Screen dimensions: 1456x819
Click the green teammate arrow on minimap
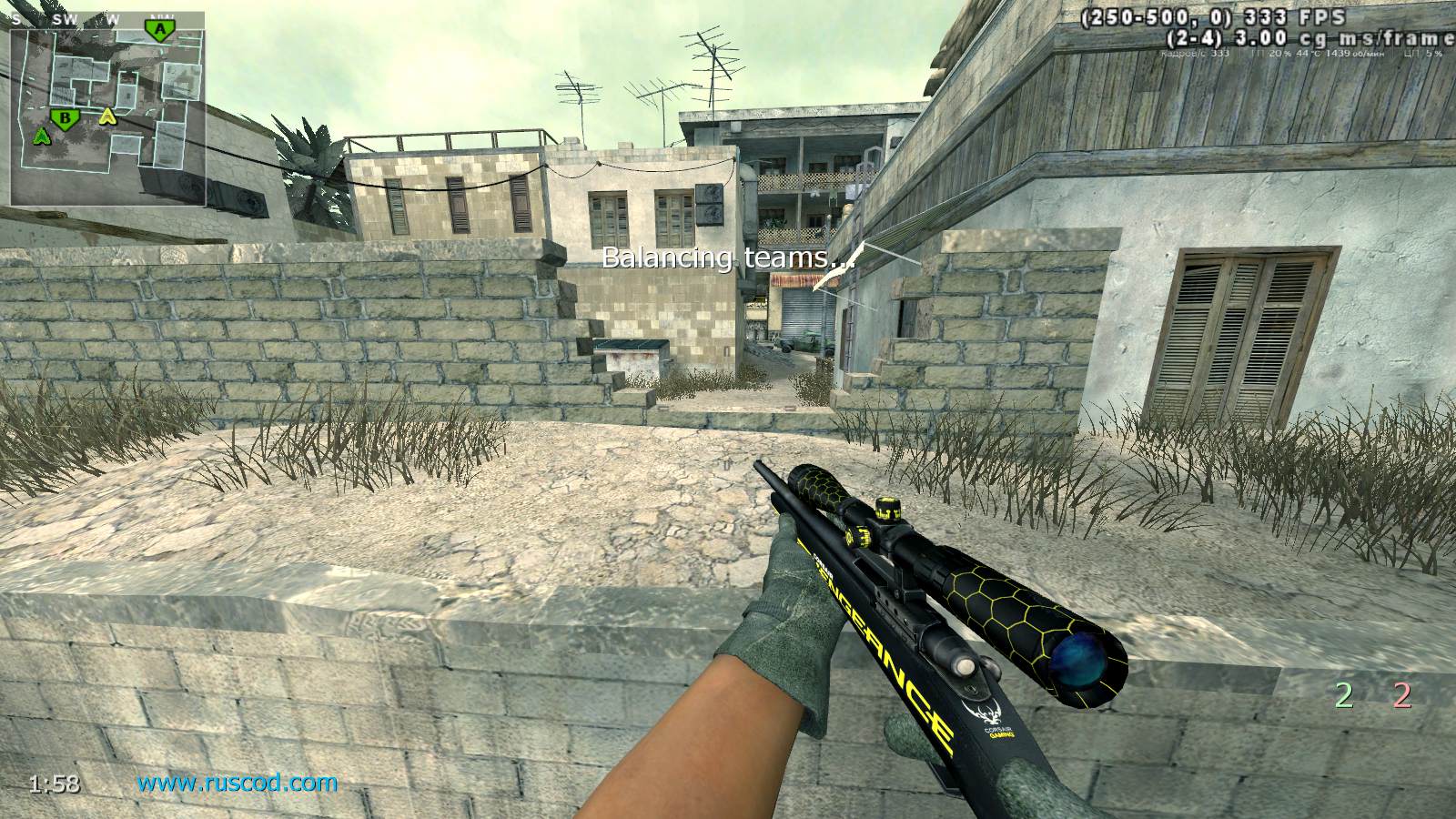pos(41,136)
